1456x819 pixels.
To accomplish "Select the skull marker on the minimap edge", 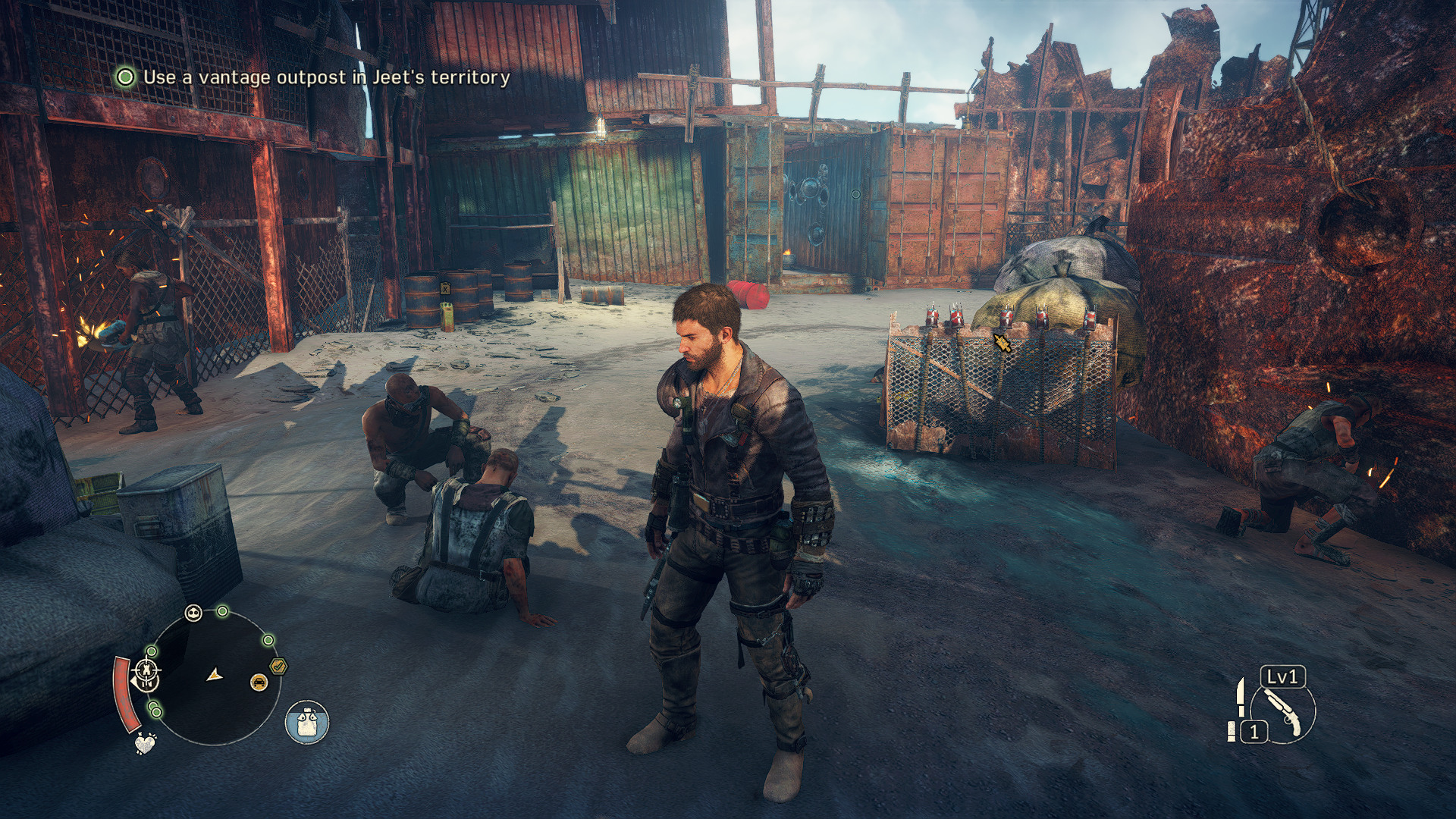I will click(x=194, y=613).
